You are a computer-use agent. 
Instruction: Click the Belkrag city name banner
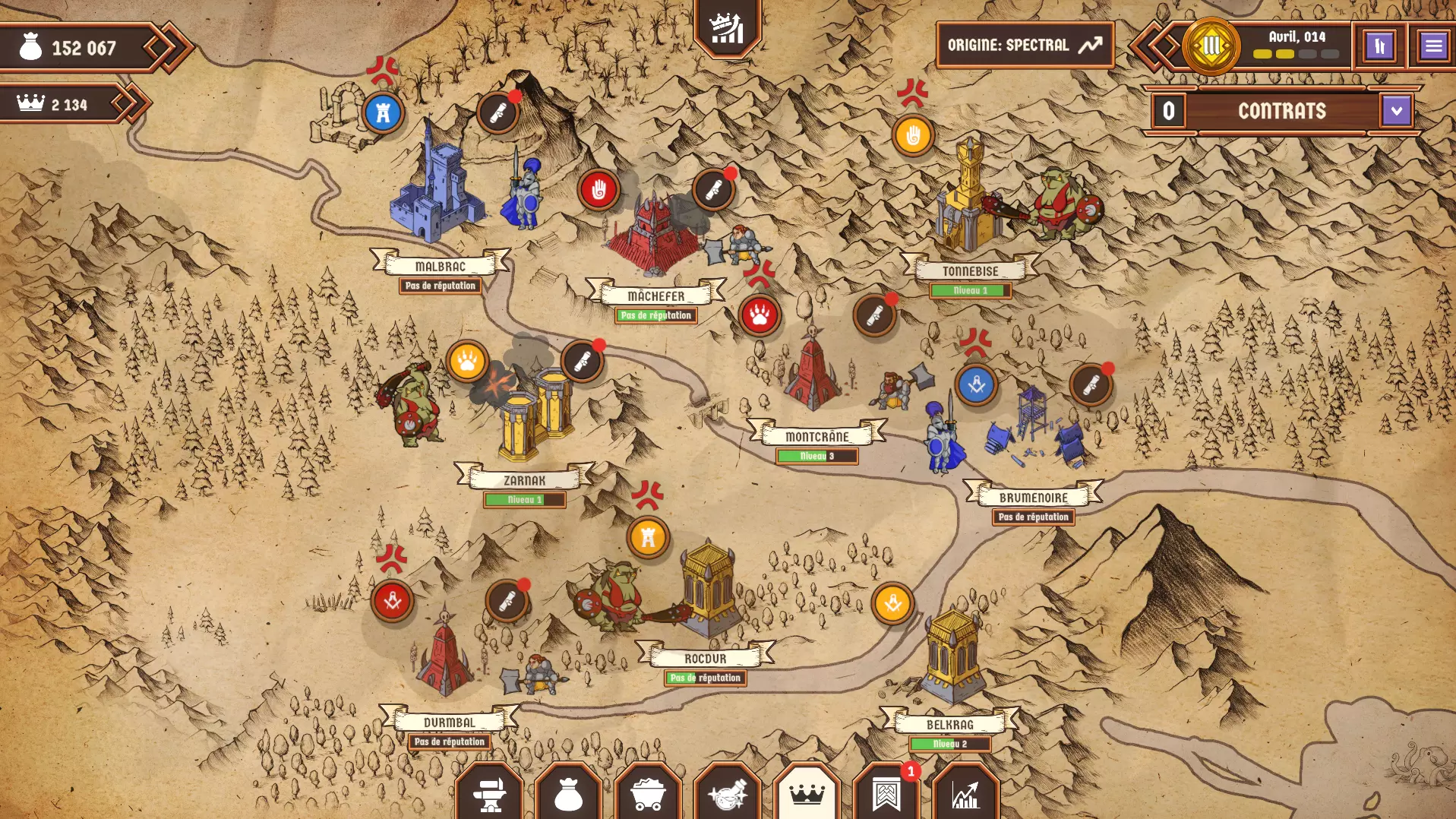coord(949,724)
